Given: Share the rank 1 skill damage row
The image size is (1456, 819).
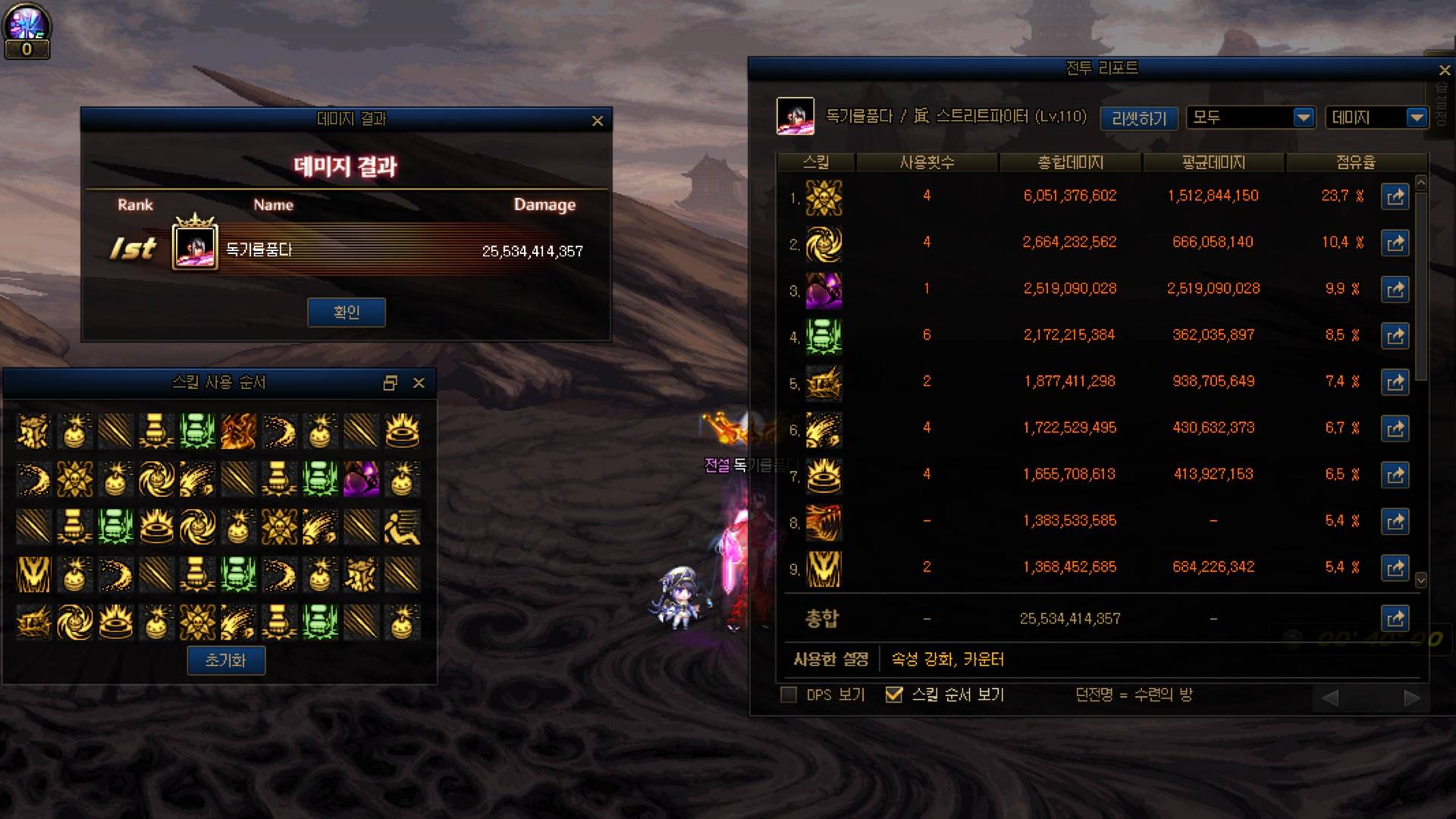Looking at the screenshot, I should point(1395,197).
